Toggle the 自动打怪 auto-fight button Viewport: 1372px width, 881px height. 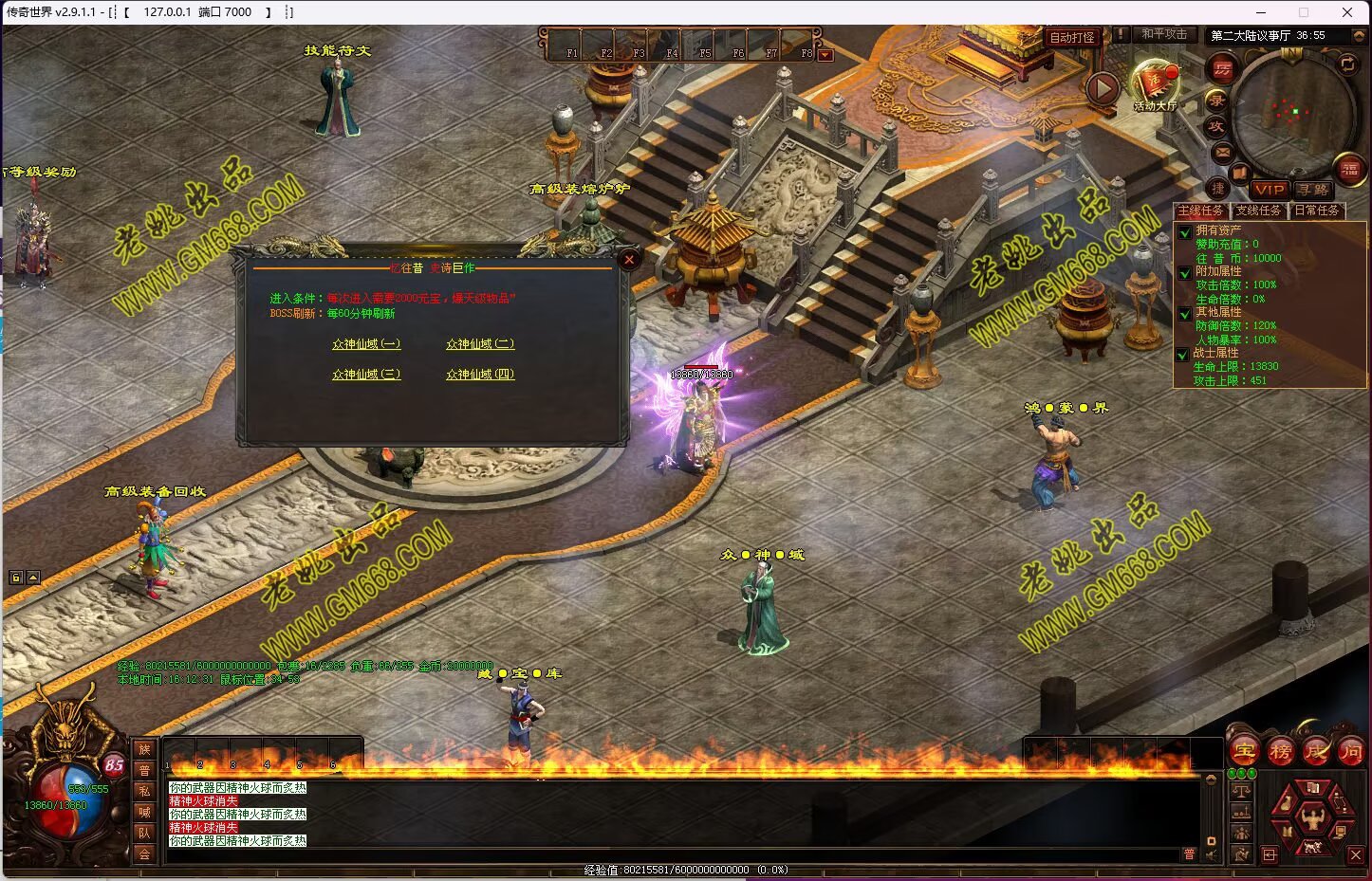pyautogui.click(x=1072, y=37)
